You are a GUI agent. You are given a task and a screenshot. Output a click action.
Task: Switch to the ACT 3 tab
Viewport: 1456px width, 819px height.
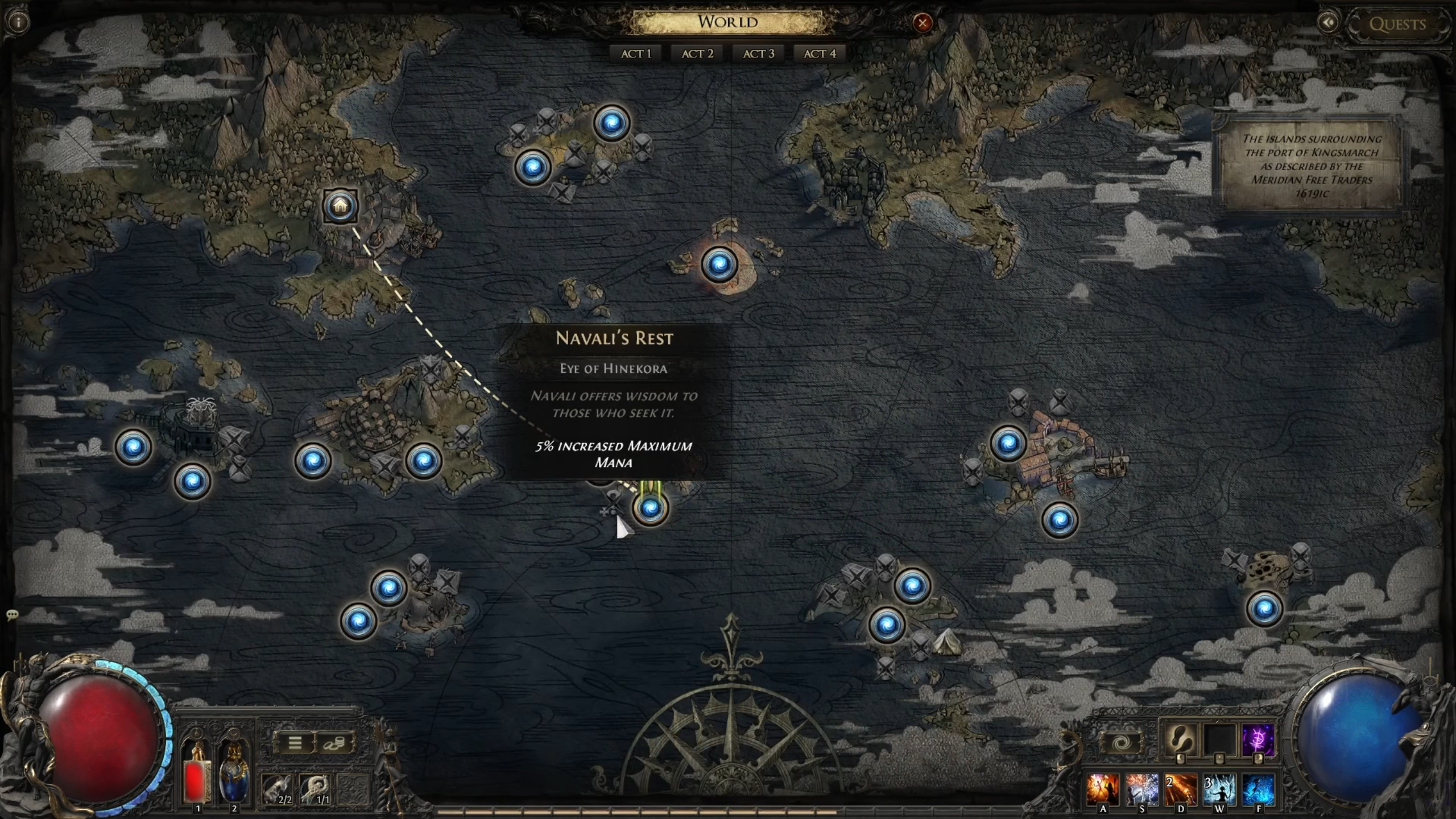[x=758, y=53]
